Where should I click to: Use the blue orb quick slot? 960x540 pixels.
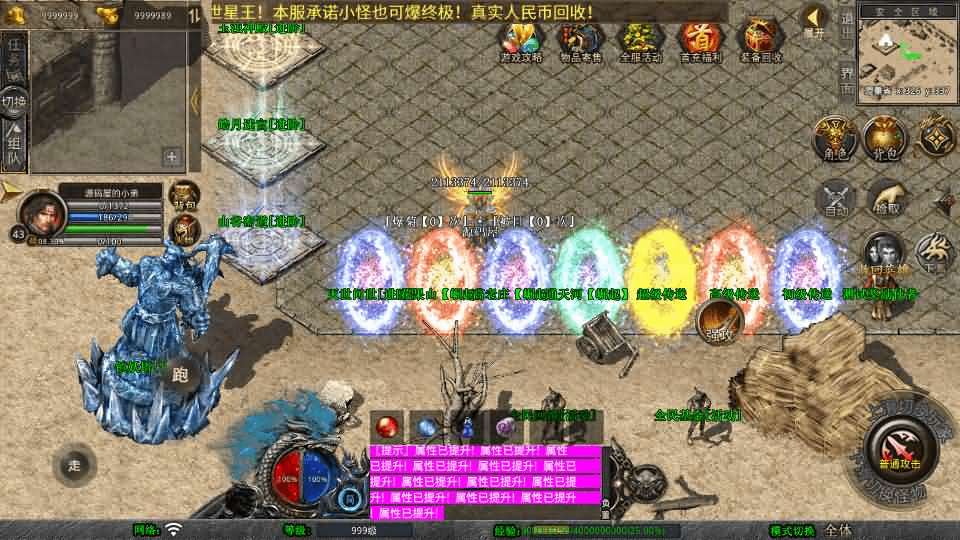pyautogui.click(x=427, y=427)
